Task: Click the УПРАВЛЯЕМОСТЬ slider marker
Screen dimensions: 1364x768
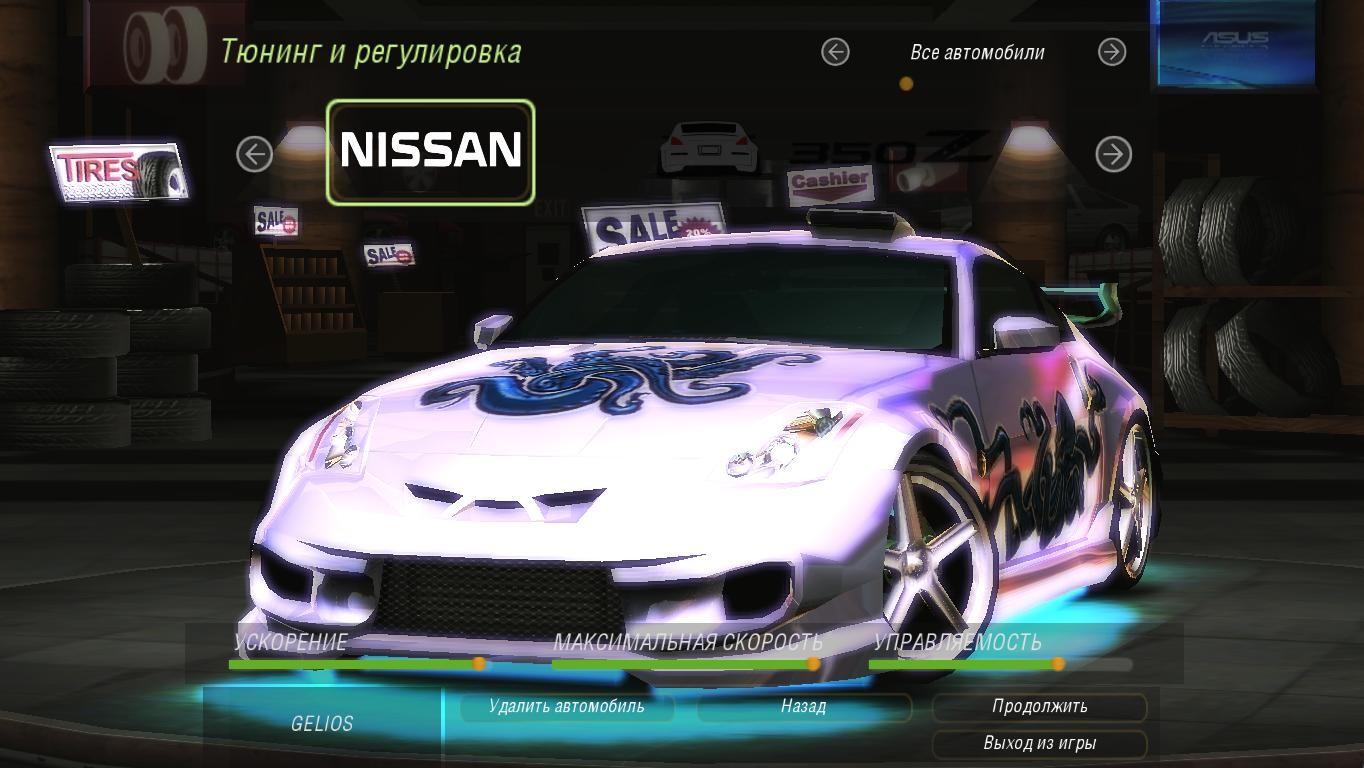Action: (1059, 662)
